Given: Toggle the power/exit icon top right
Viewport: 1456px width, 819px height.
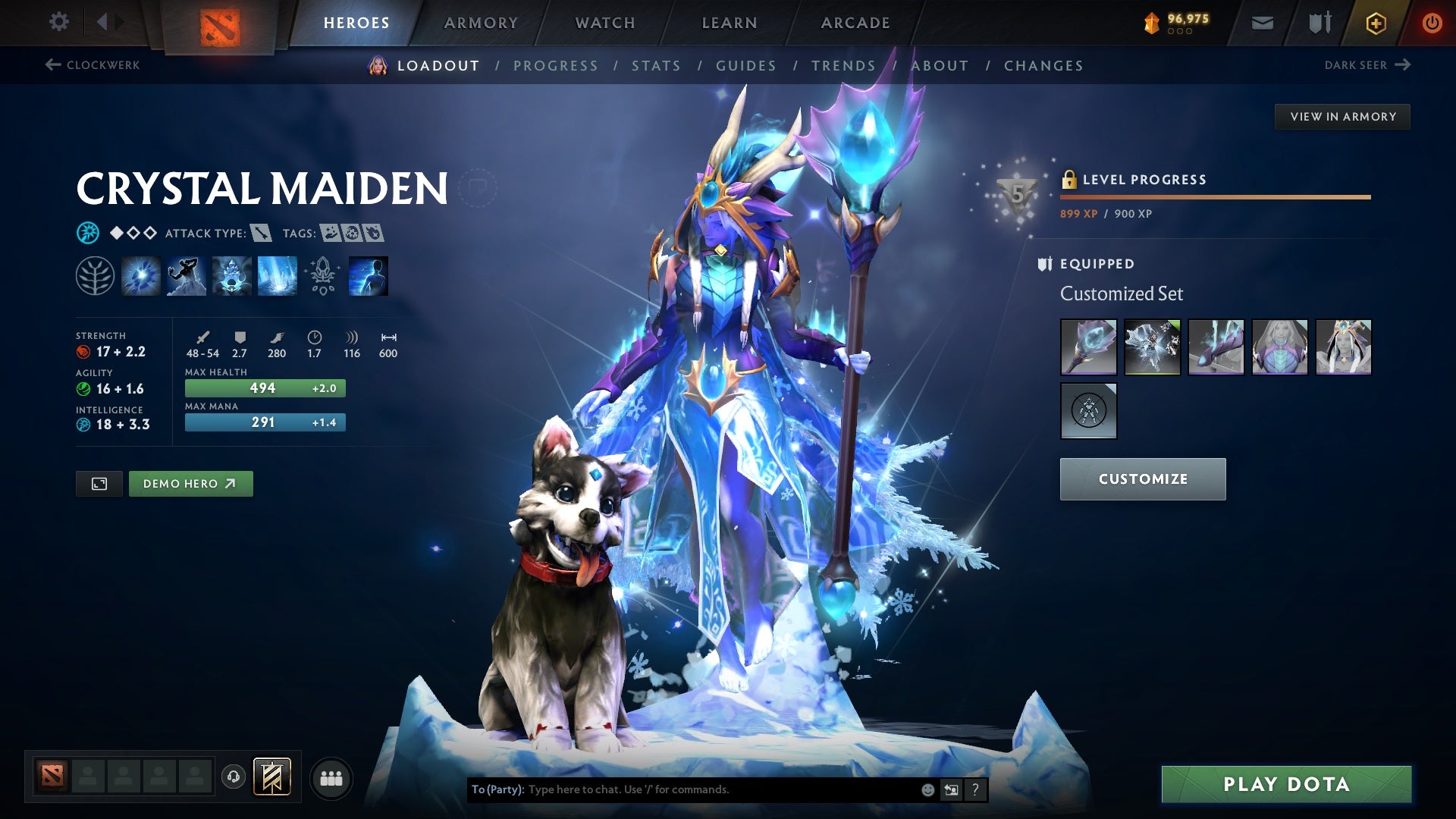Looking at the screenshot, I should 1432,22.
